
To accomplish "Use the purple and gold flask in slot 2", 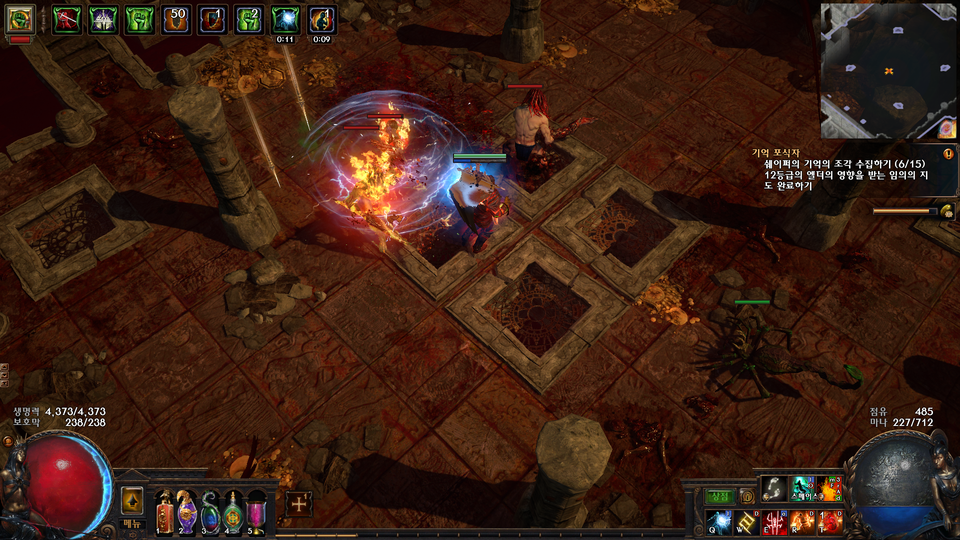I will coord(186,513).
